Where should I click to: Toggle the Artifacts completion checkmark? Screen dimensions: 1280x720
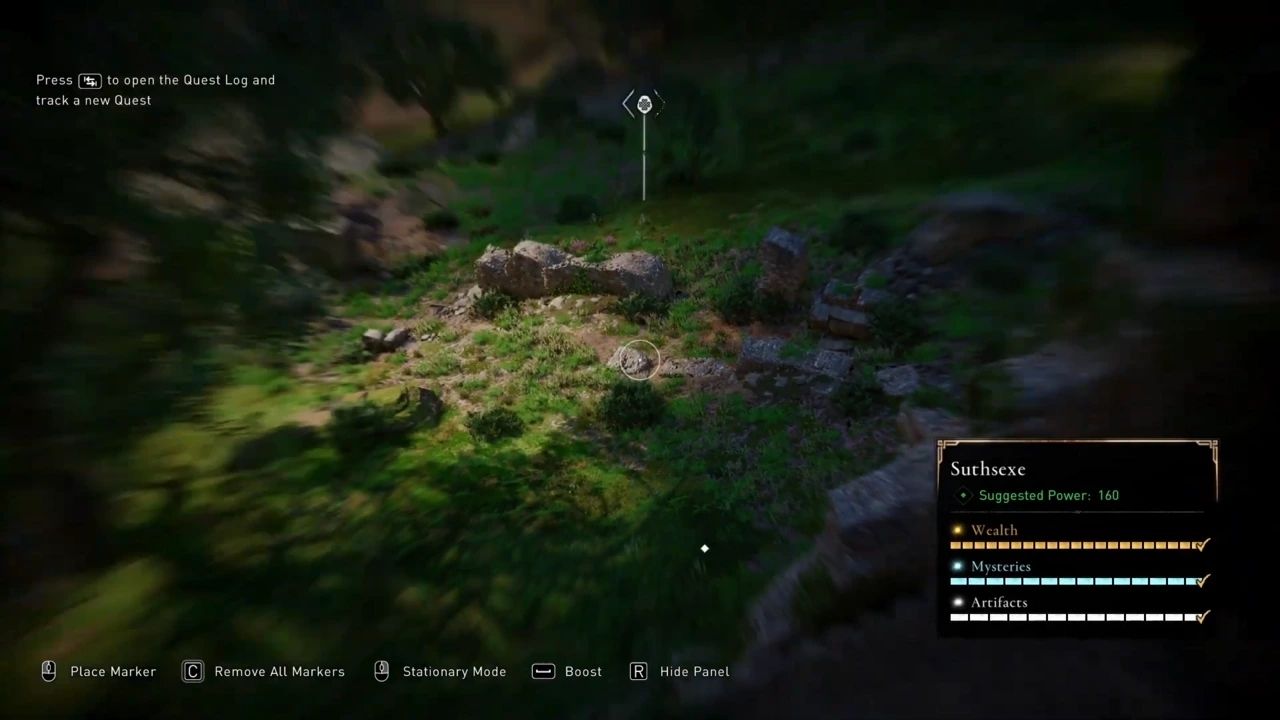click(x=1202, y=617)
